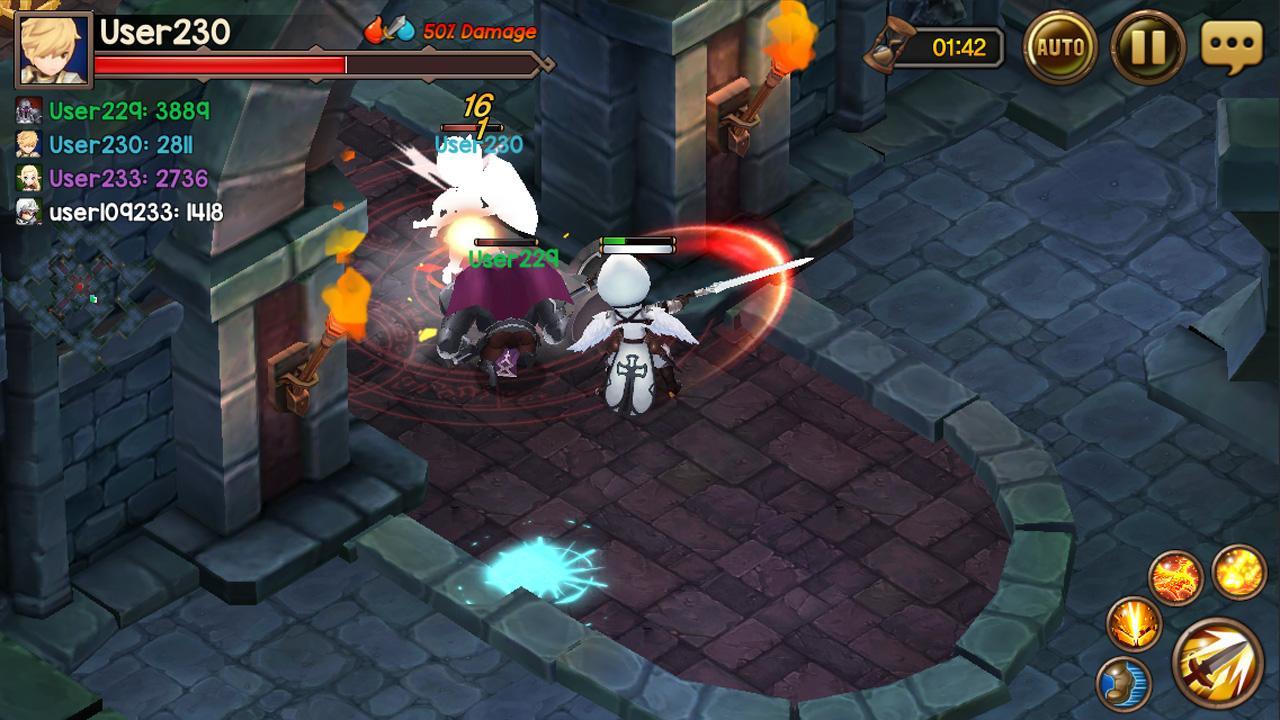Viewport: 1280px width, 720px height.
Task: Trigger the flaming lava skill
Action: tap(1175, 577)
